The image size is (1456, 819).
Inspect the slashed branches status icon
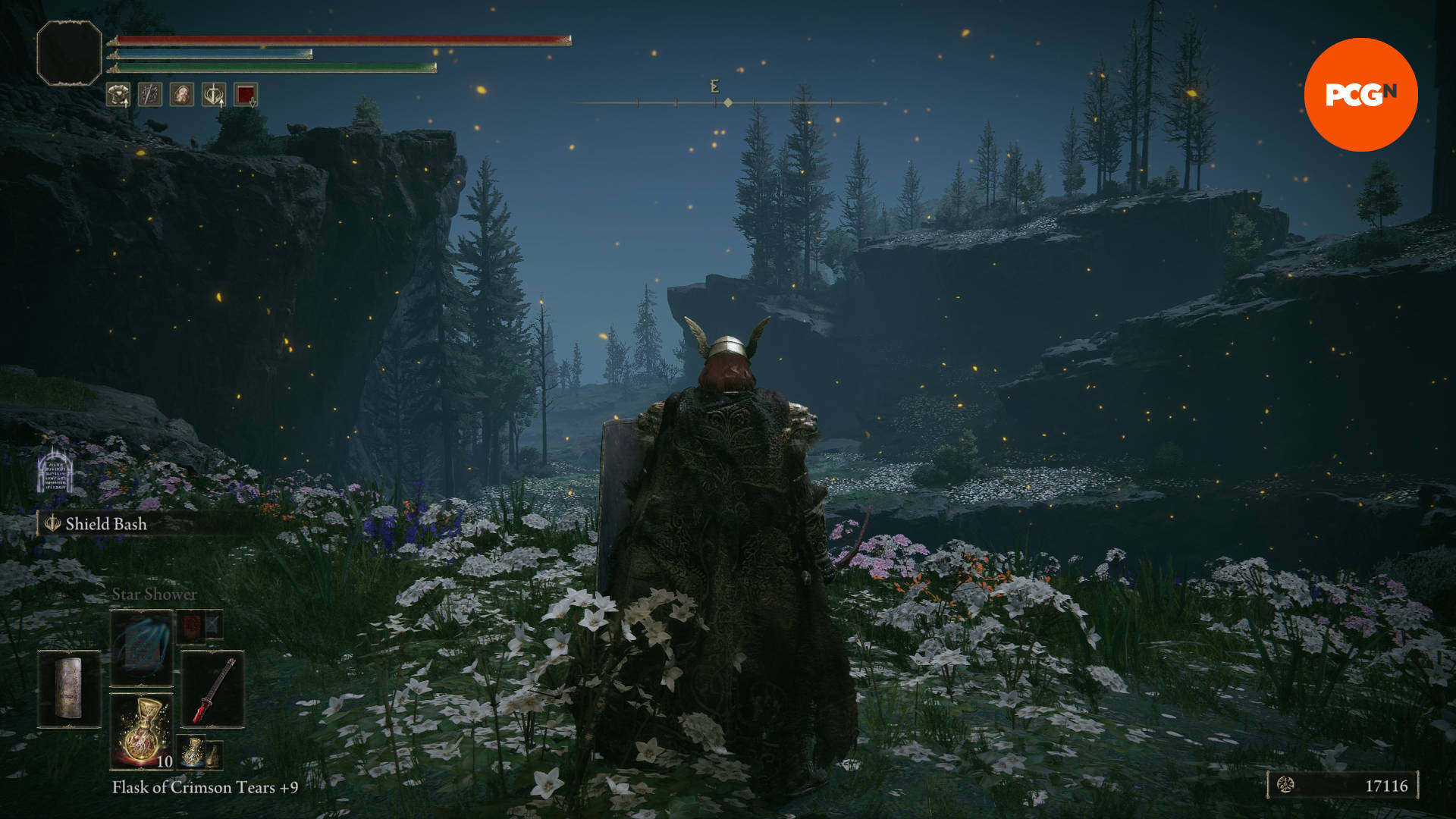coord(150,95)
